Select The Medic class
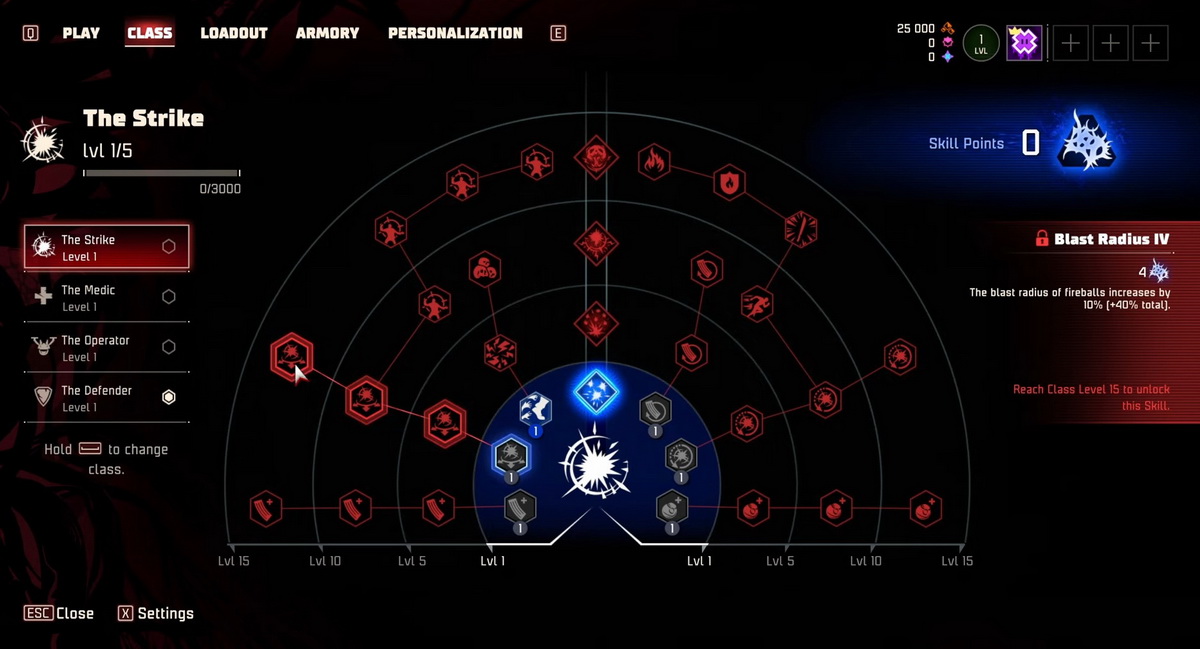Viewport: 1200px width, 649px height. (x=106, y=297)
